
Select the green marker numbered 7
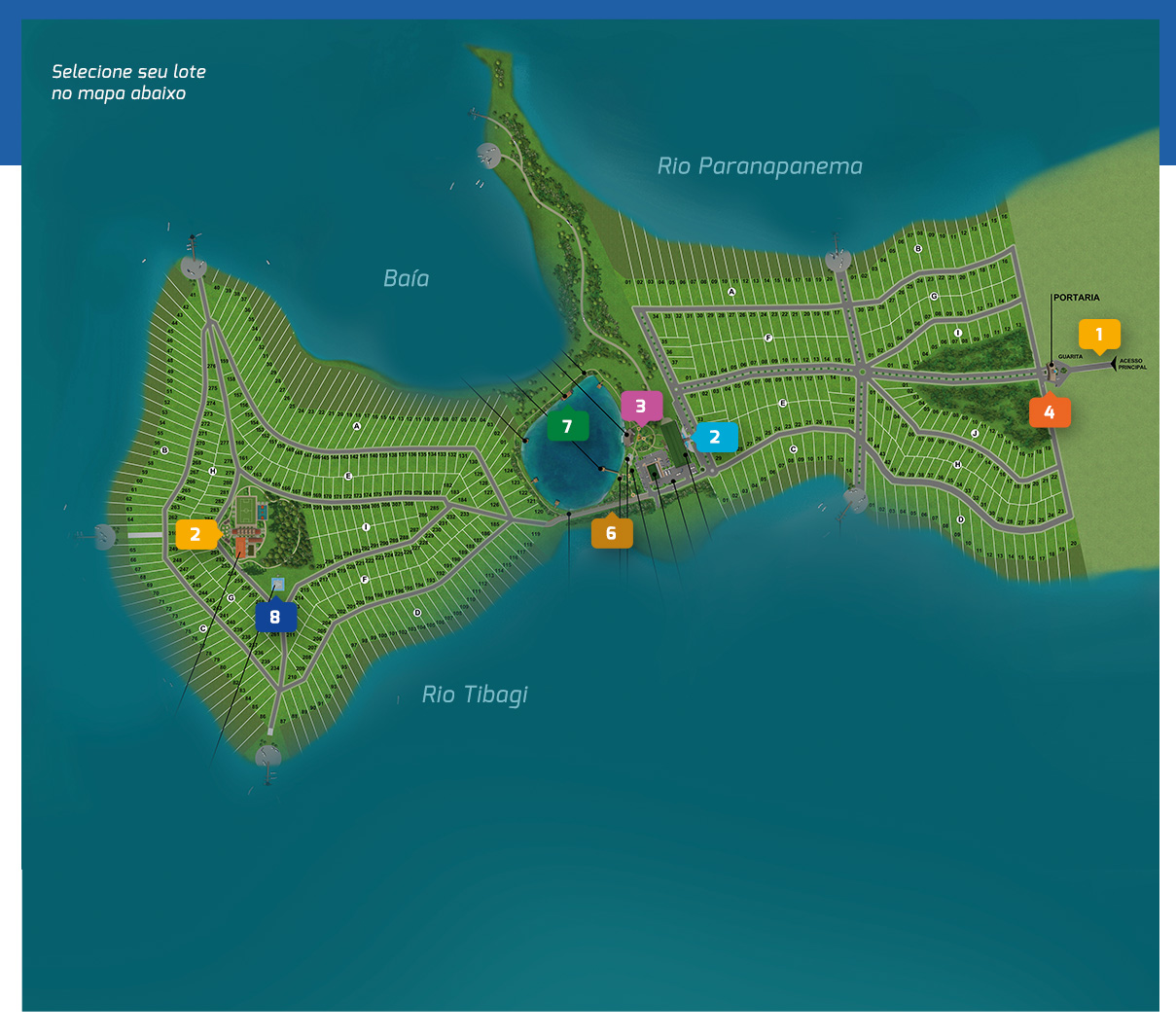click(x=567, y=426)
